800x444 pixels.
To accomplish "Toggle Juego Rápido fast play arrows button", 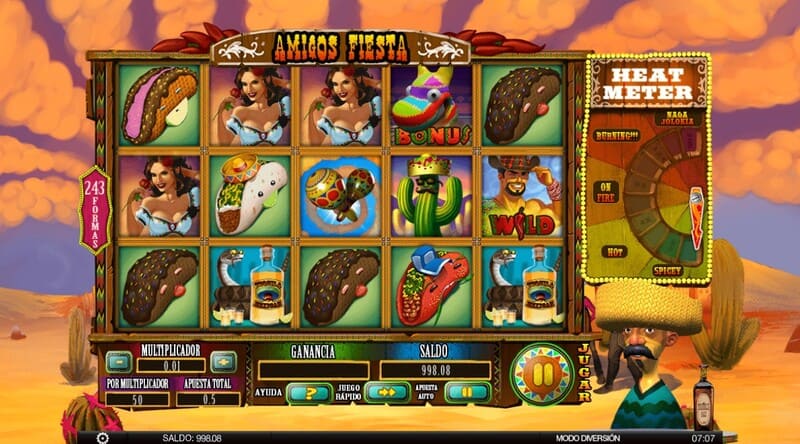I will (387, 393).
